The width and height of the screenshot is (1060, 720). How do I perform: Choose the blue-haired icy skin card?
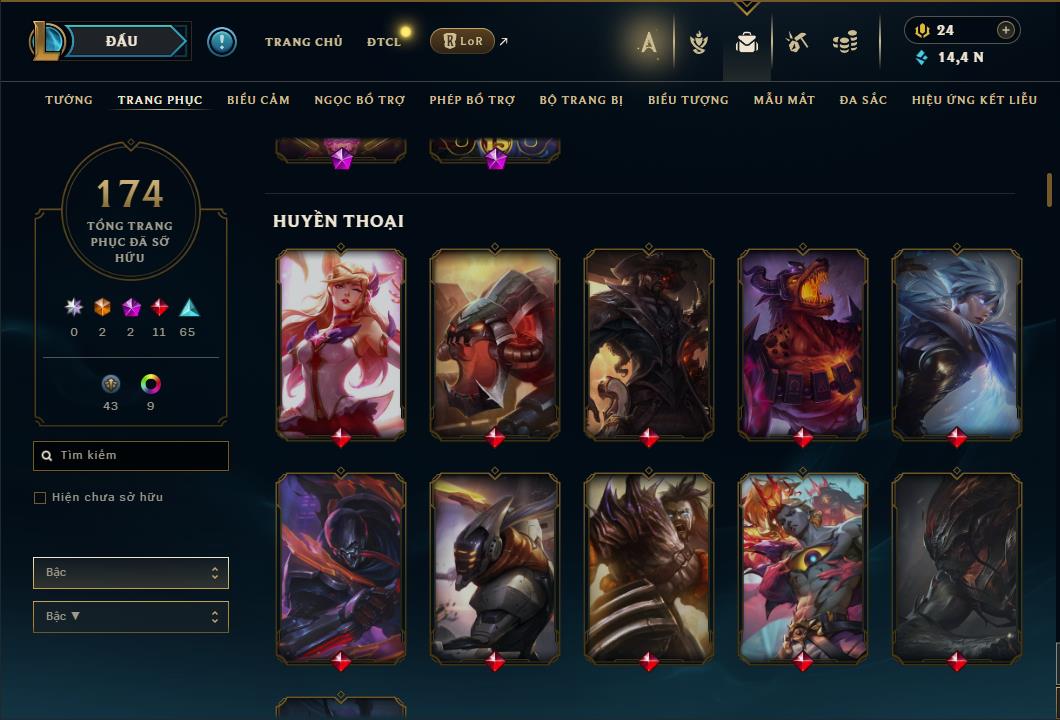(x=957, y=343)
